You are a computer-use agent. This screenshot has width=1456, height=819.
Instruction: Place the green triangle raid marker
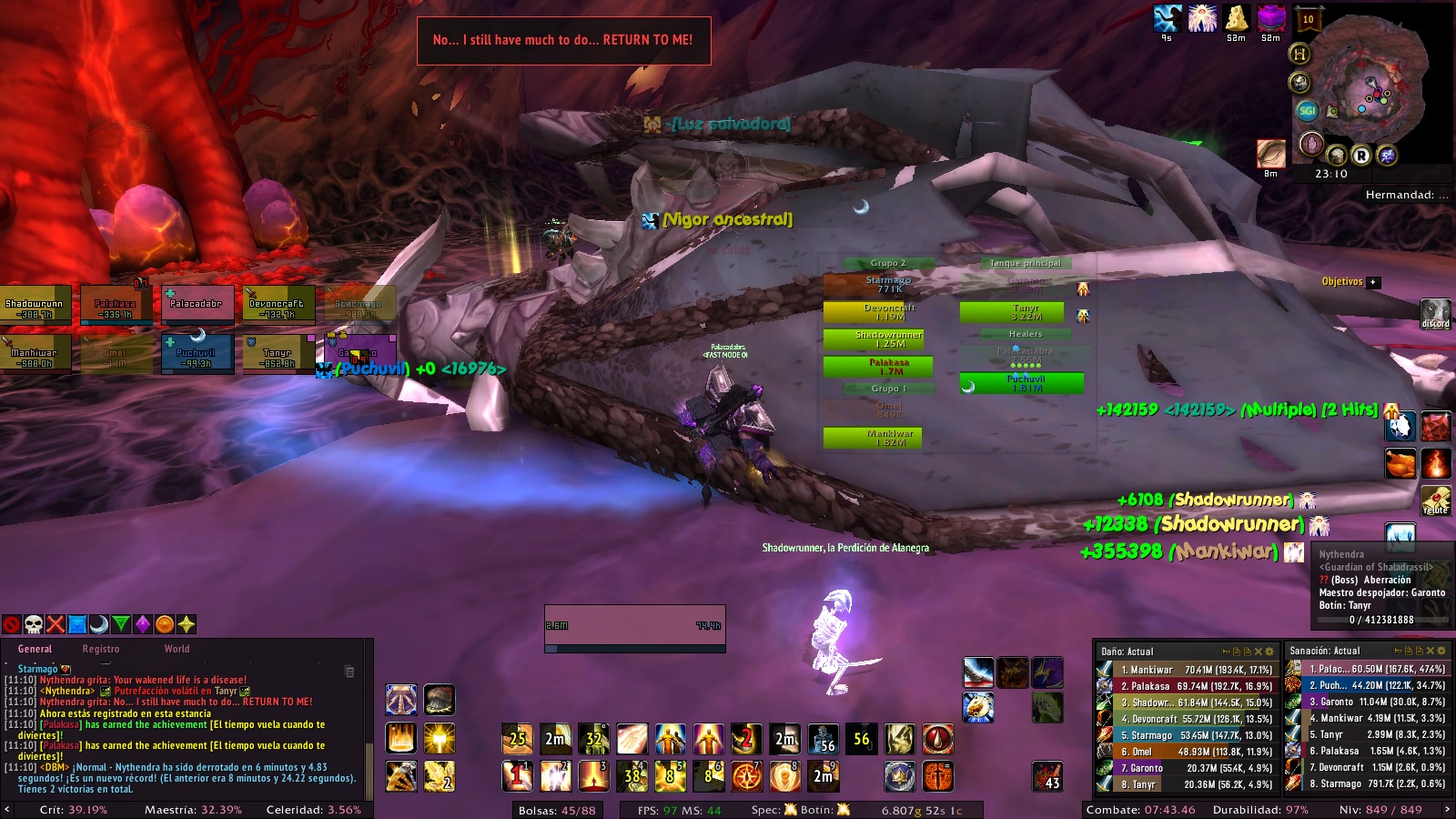point(121,624)
